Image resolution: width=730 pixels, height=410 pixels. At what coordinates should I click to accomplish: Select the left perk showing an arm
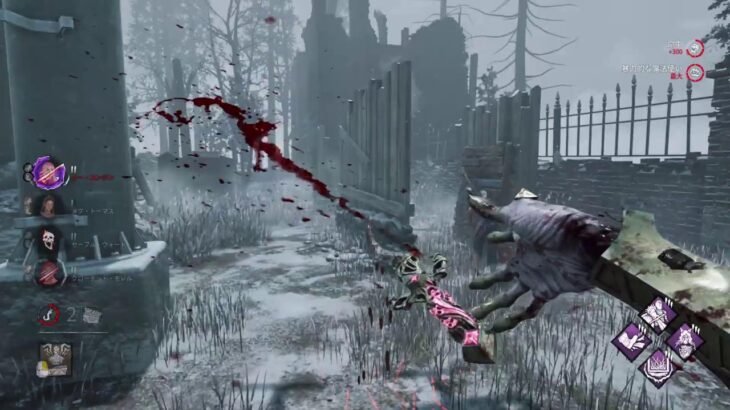coord(632,341)
